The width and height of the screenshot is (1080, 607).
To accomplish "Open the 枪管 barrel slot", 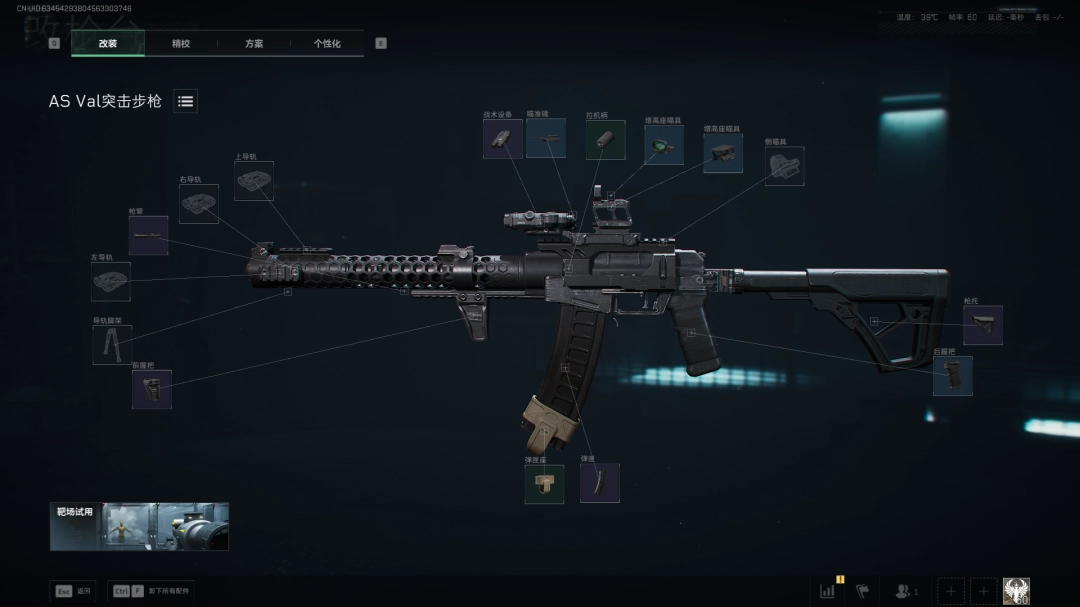I will [x=148, y=235].
